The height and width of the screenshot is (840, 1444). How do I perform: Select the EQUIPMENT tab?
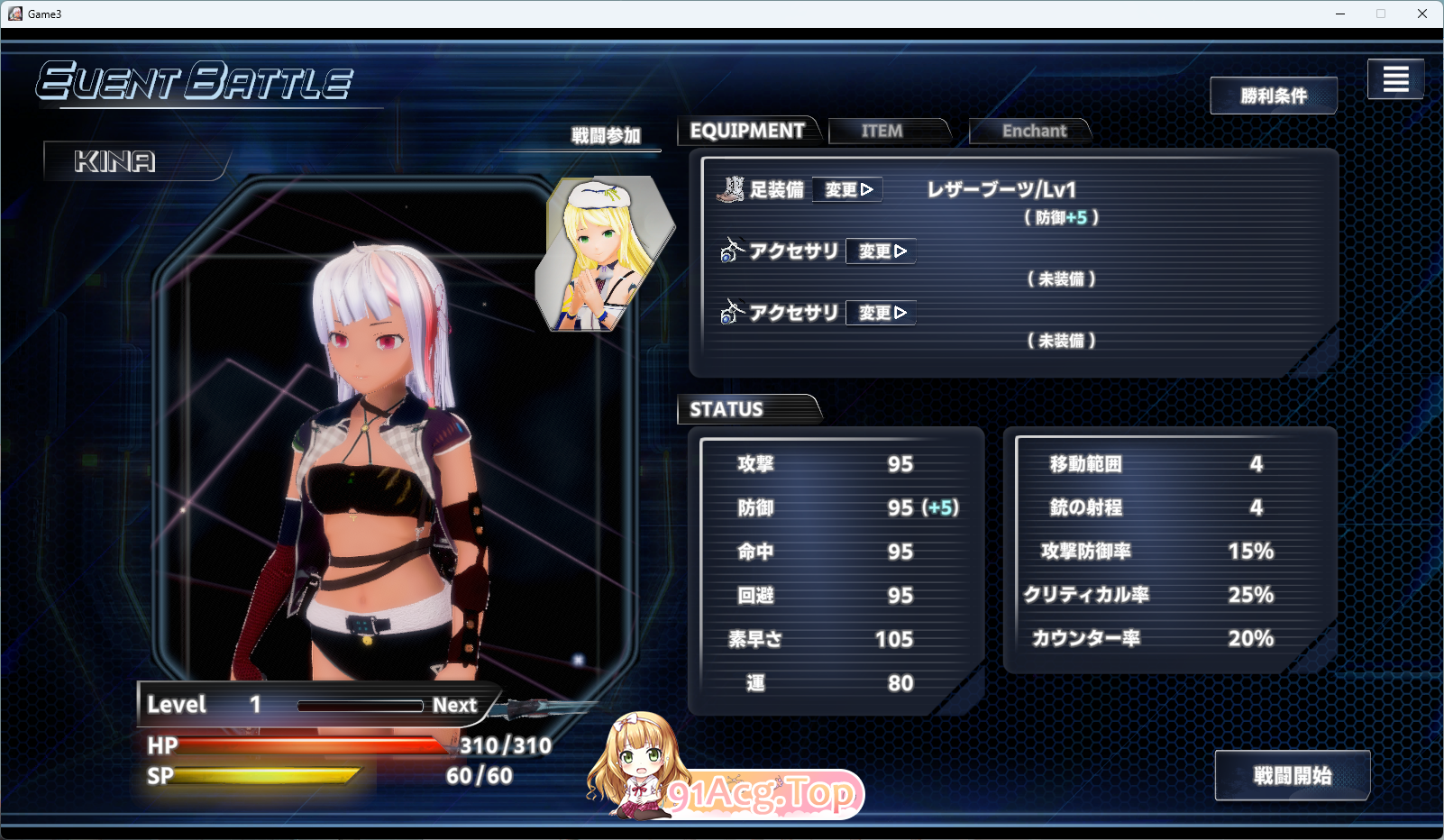(748, 130)
